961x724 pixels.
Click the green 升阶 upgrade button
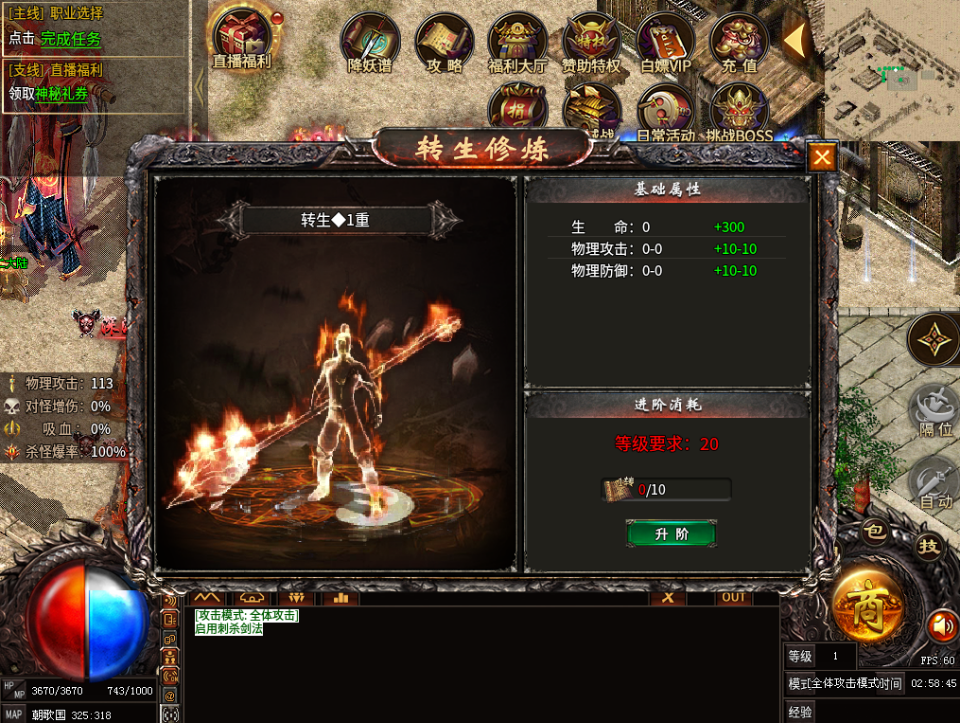point(671,534)
